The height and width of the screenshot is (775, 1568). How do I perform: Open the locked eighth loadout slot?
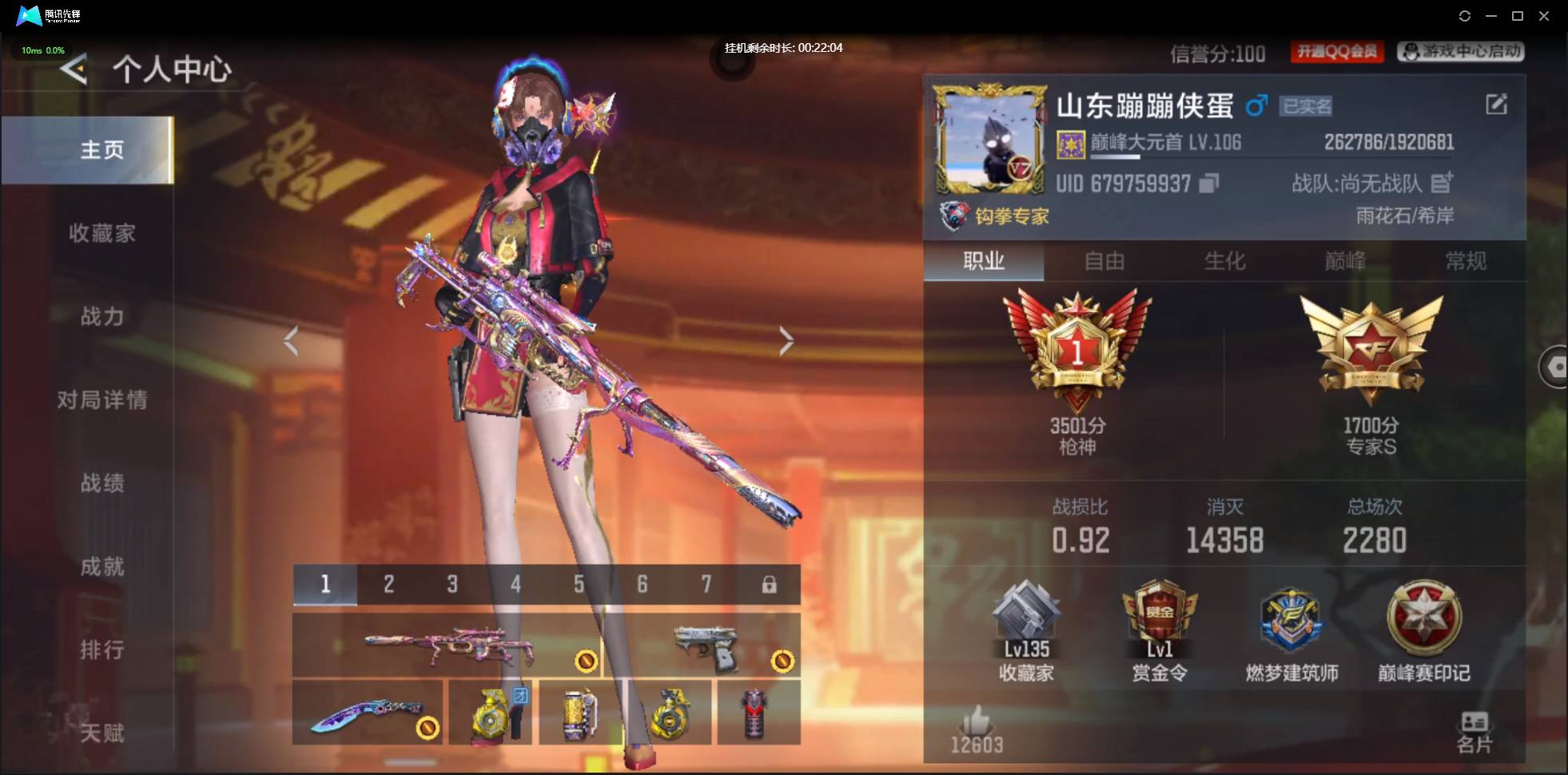point(770,584)
